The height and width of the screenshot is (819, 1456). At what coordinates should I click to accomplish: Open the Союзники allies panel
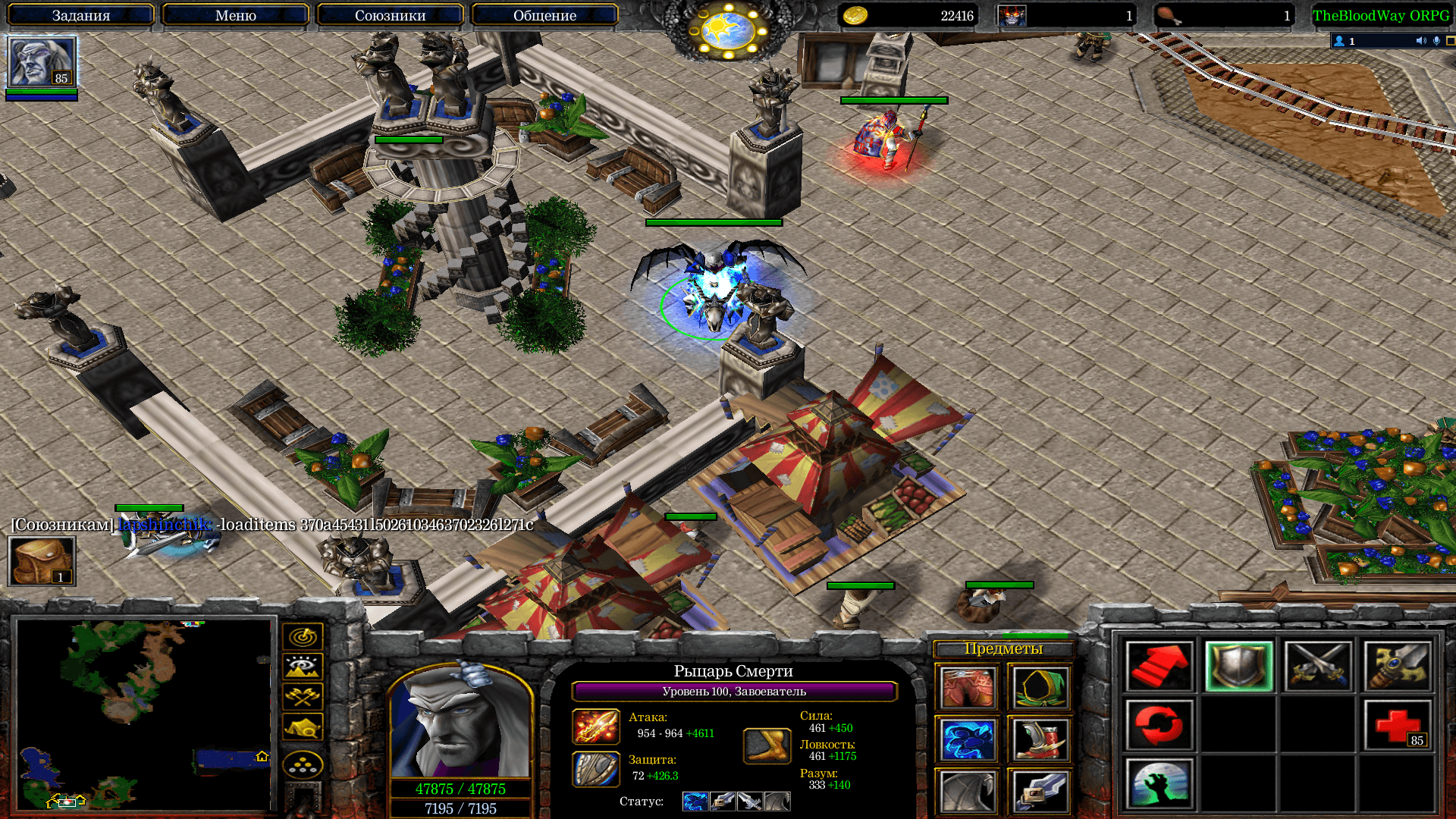(390, 15)
